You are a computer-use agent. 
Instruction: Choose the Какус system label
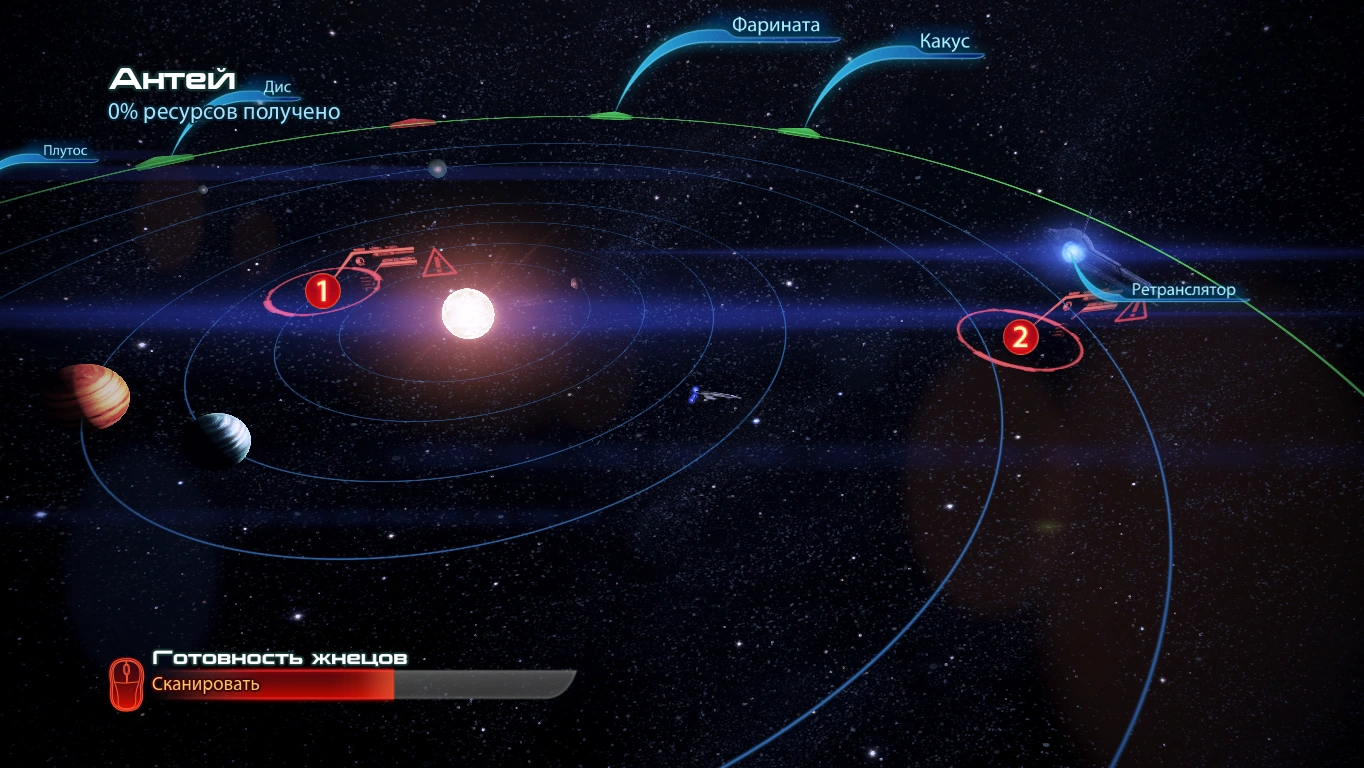(944, 42)
